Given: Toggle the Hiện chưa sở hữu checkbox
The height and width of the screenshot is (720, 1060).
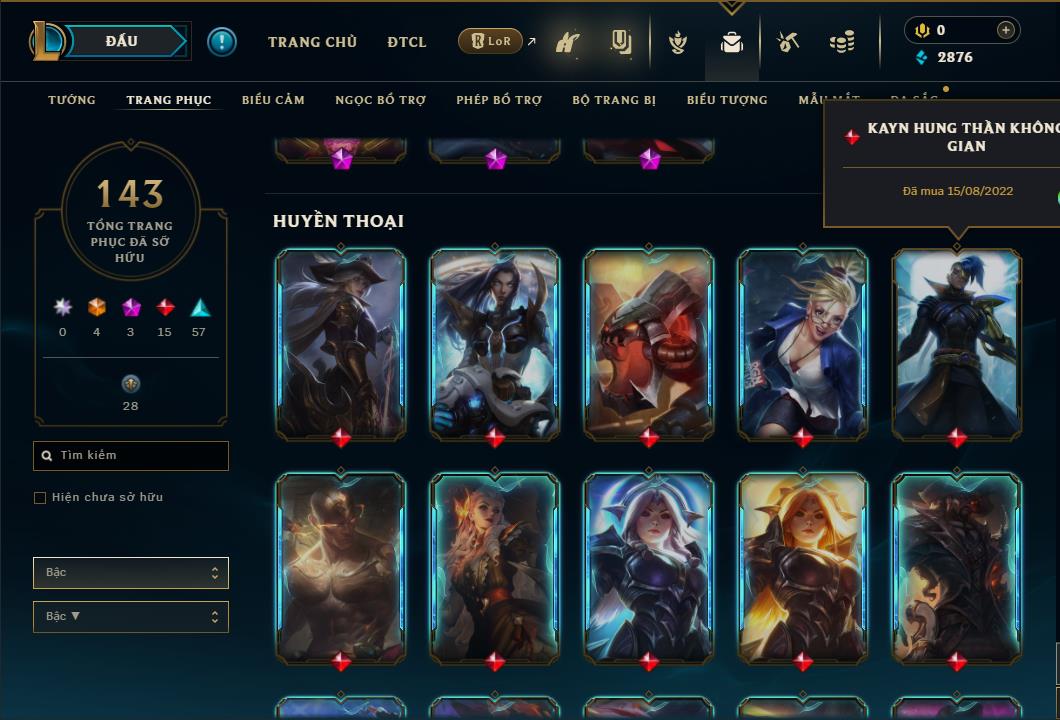Looking at the screenshot, I should coord(40,498).
